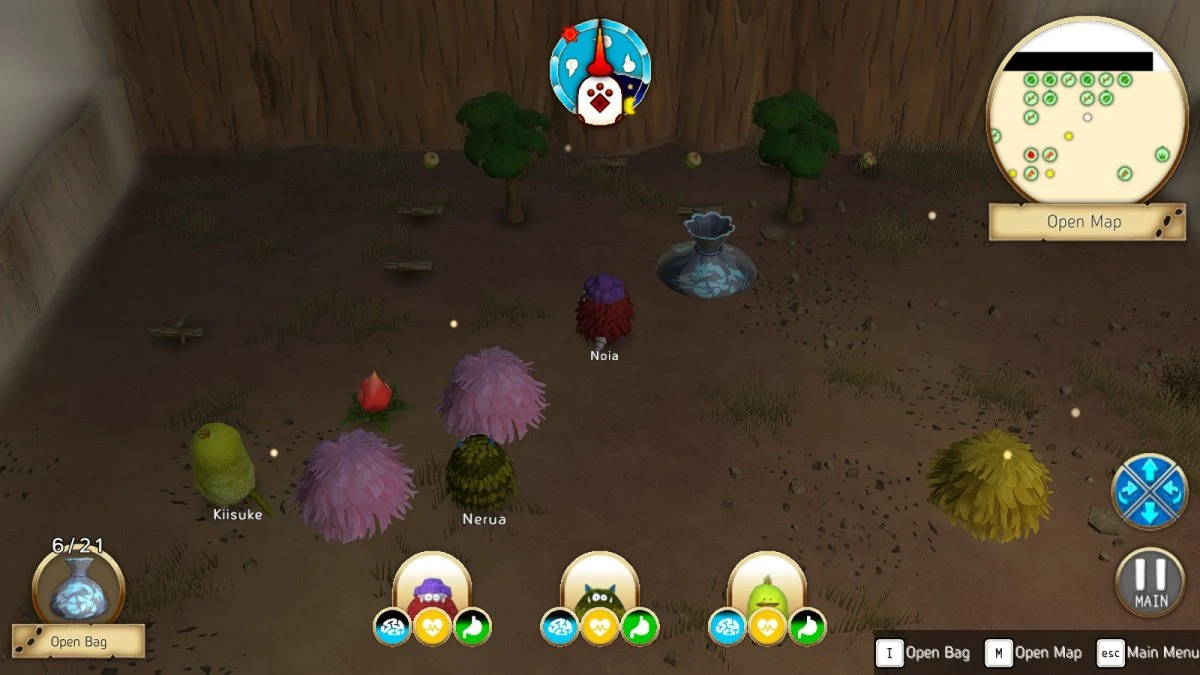Viewport: 1200px width, 675px height.
Task: Rotate the camera using the right curved arrow
Action: click(x=1171, y=491)
